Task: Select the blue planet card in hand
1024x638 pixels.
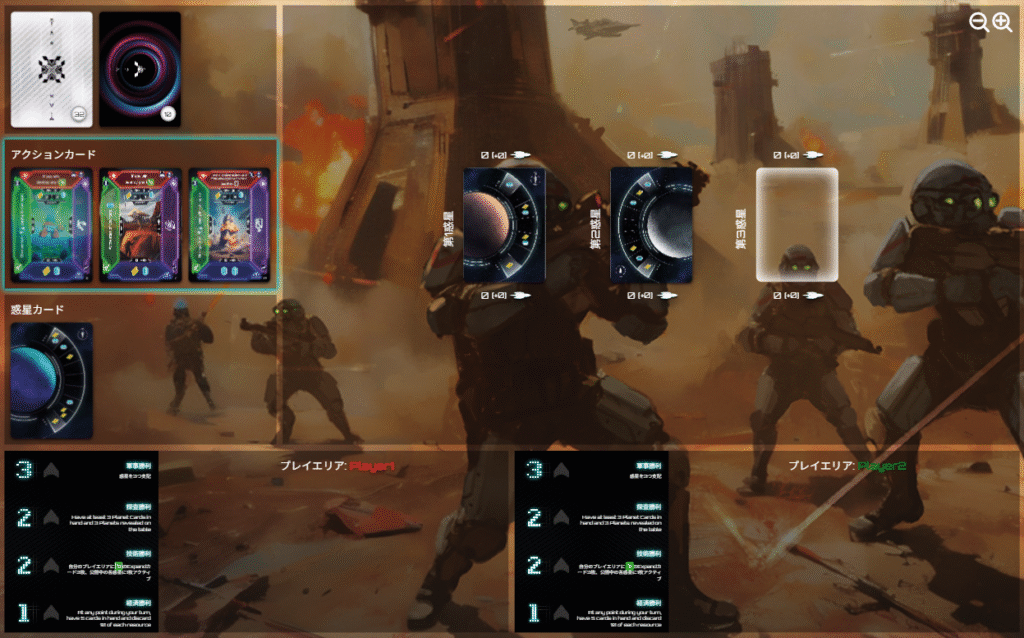Action: tap(51, 380)
